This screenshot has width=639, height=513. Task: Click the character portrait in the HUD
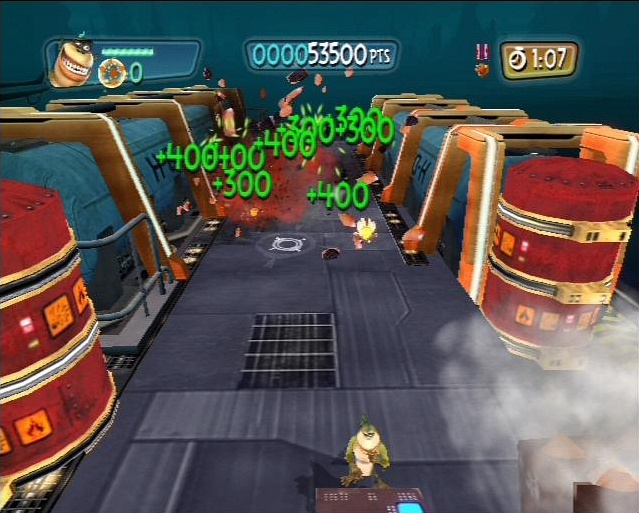click(x=71, y=64)
